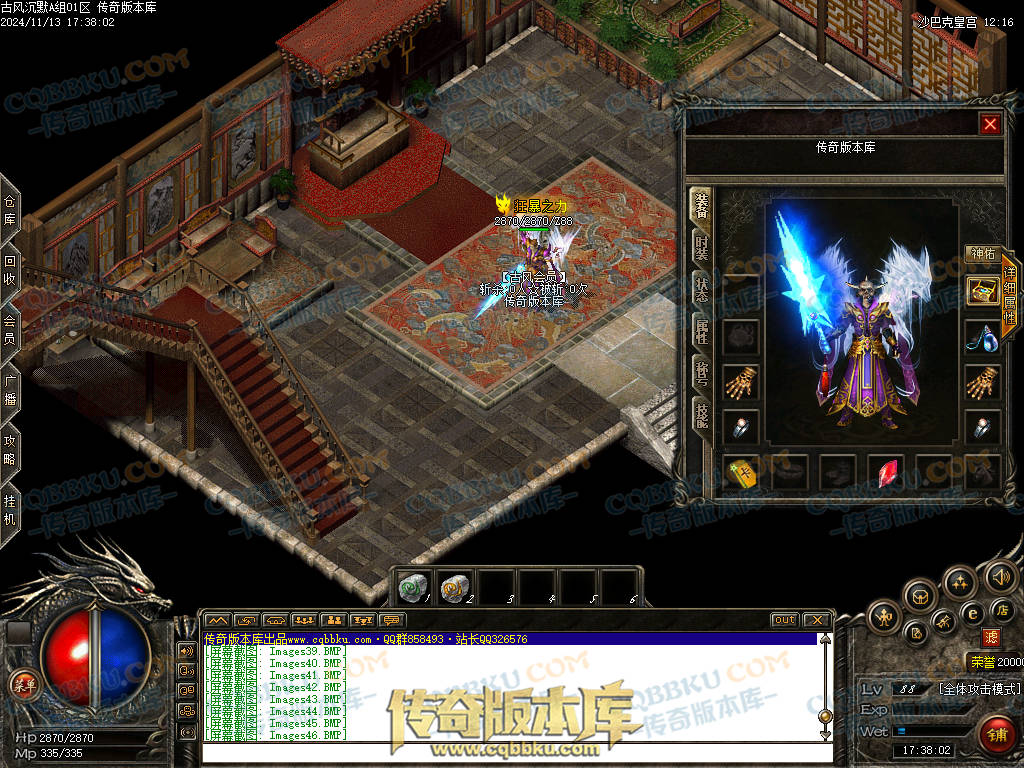Open the 回收 recycle side menu
The height and width of the screenshot is (768, 1024).
pos(10,270)
